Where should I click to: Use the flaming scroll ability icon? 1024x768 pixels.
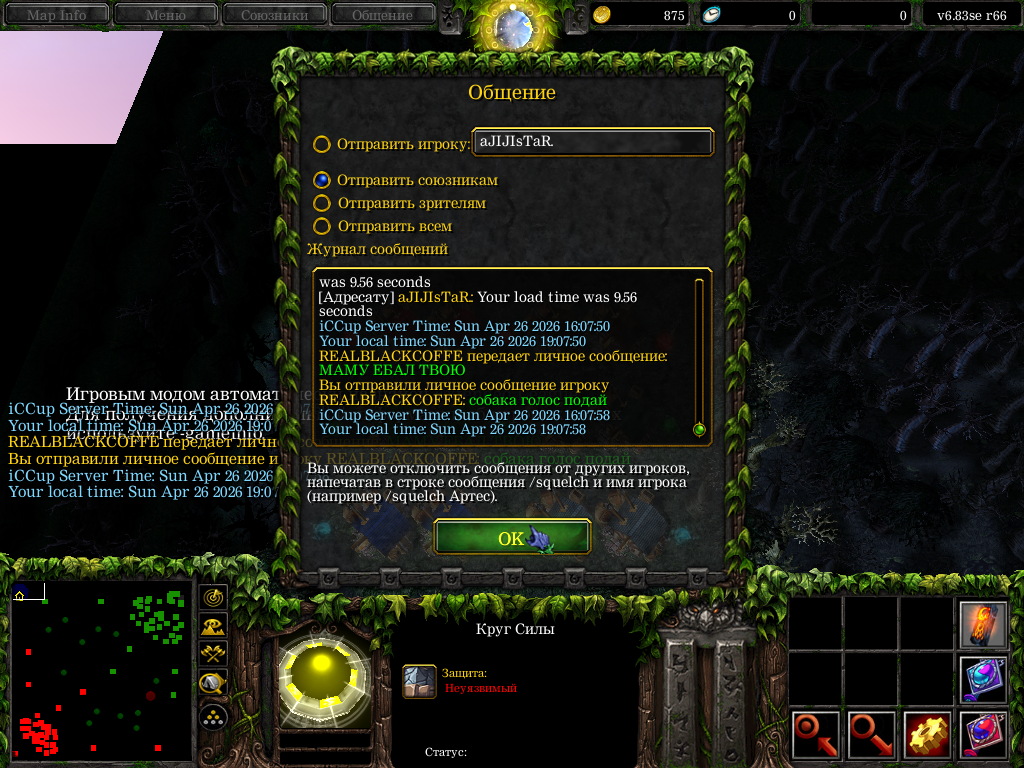click(x=983, y=625)
